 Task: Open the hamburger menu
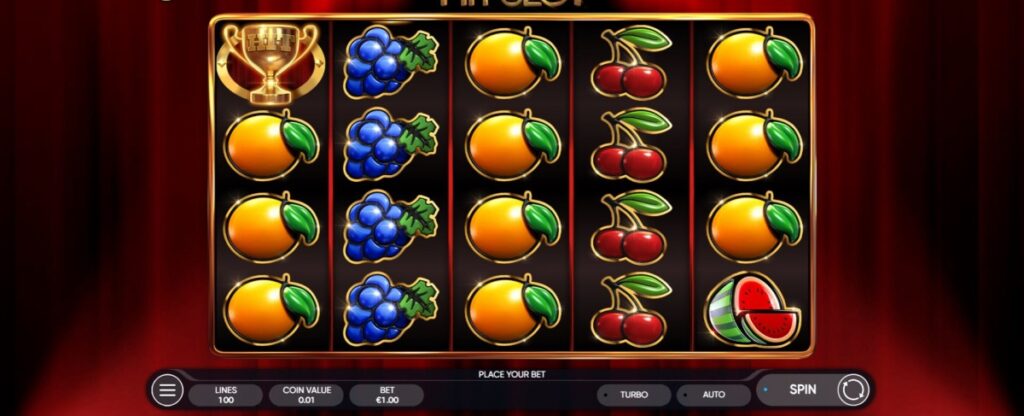point(167,390)
